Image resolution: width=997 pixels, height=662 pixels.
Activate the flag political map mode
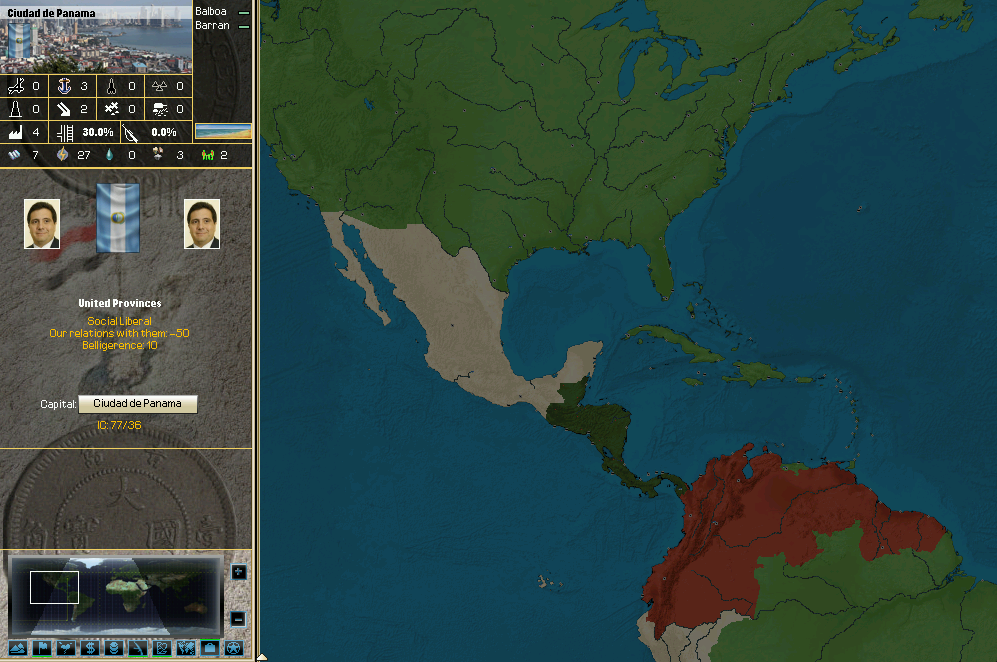pyautogui.click(x=42, y=648)
